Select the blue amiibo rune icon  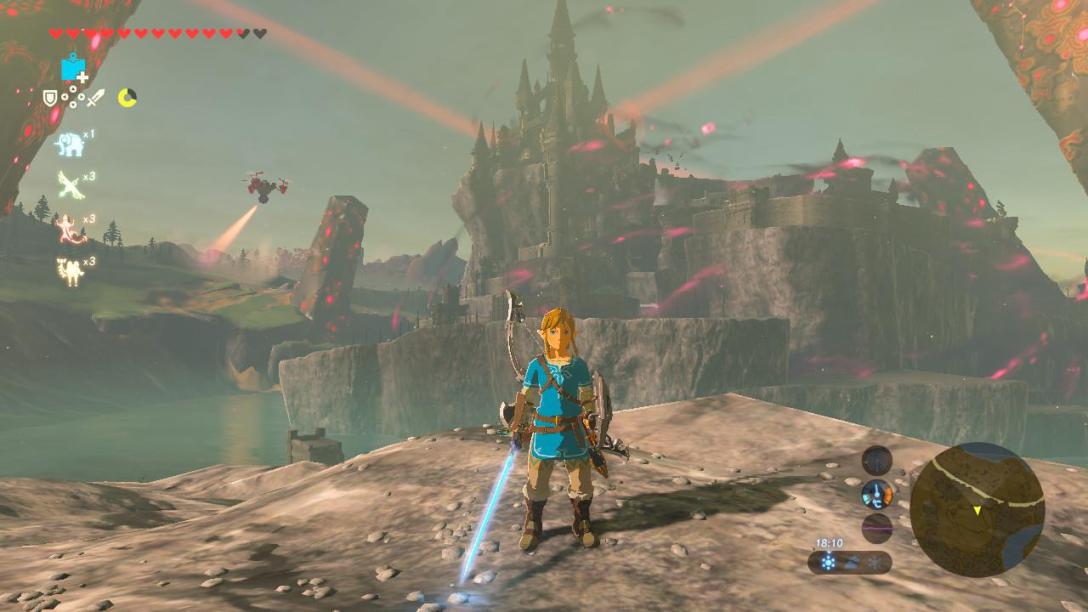(x=72, y=69)
